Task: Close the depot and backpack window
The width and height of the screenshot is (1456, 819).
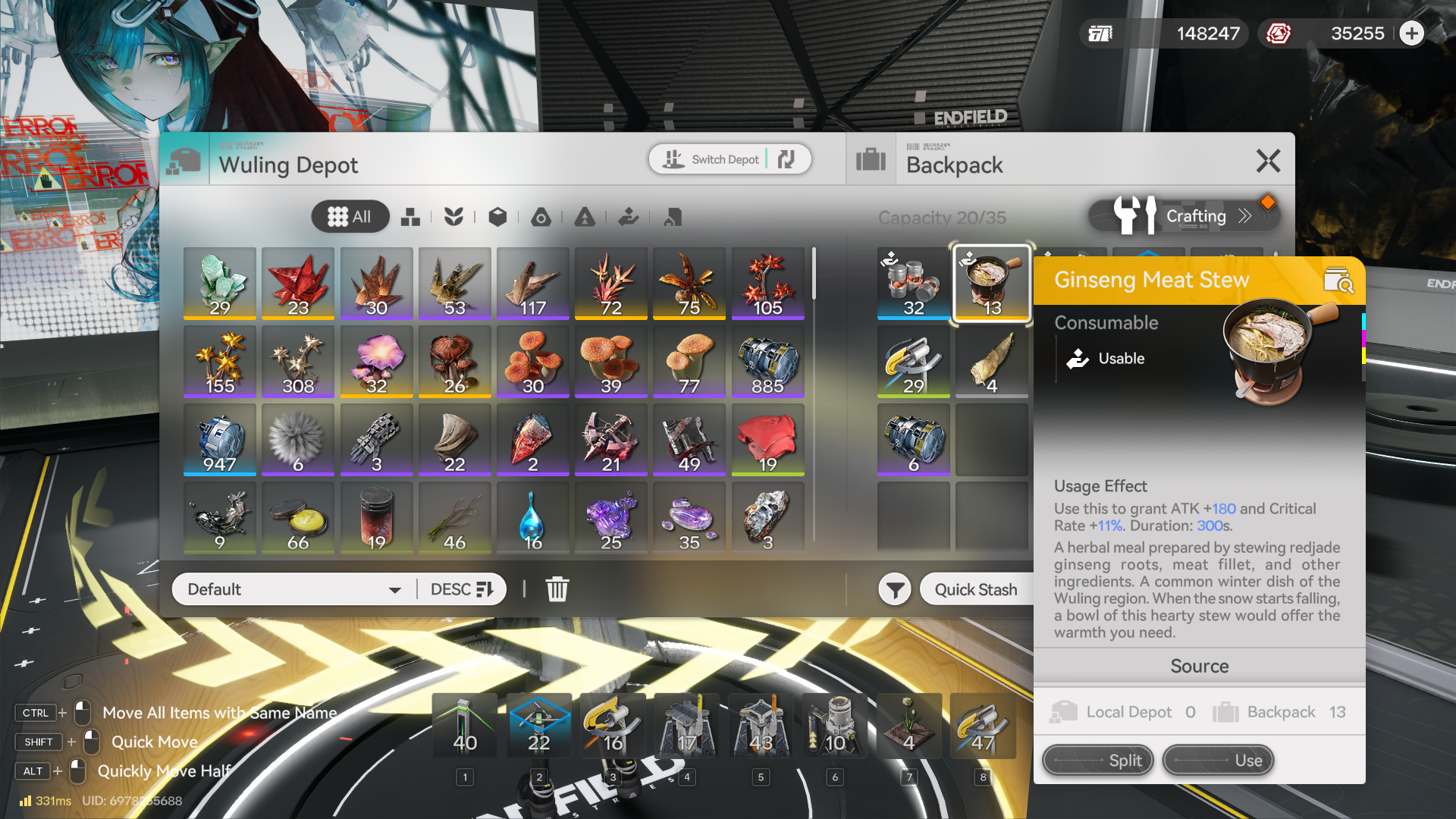Action: [1268, 161]
